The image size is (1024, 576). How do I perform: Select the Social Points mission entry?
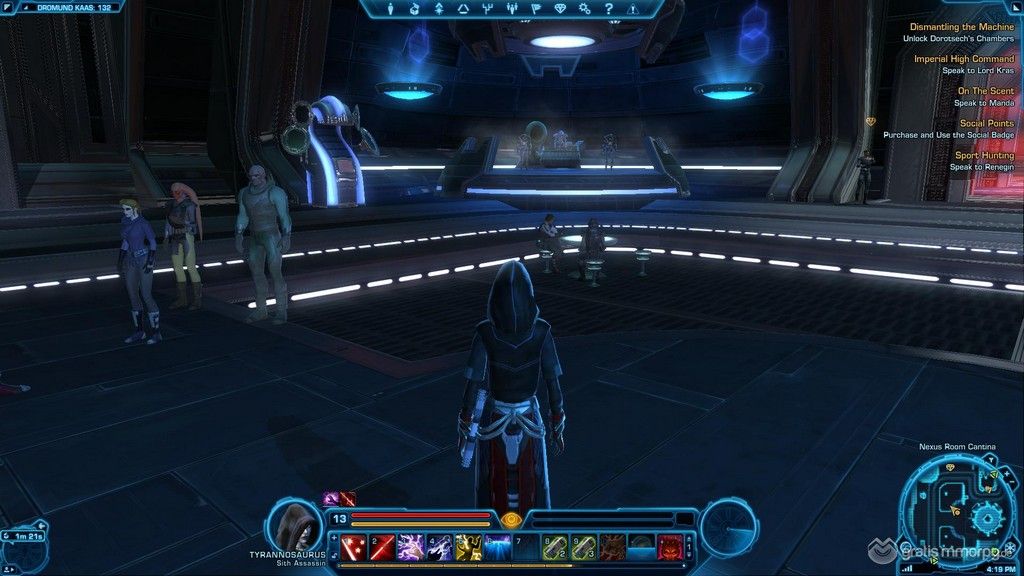(x=986, y=123)
